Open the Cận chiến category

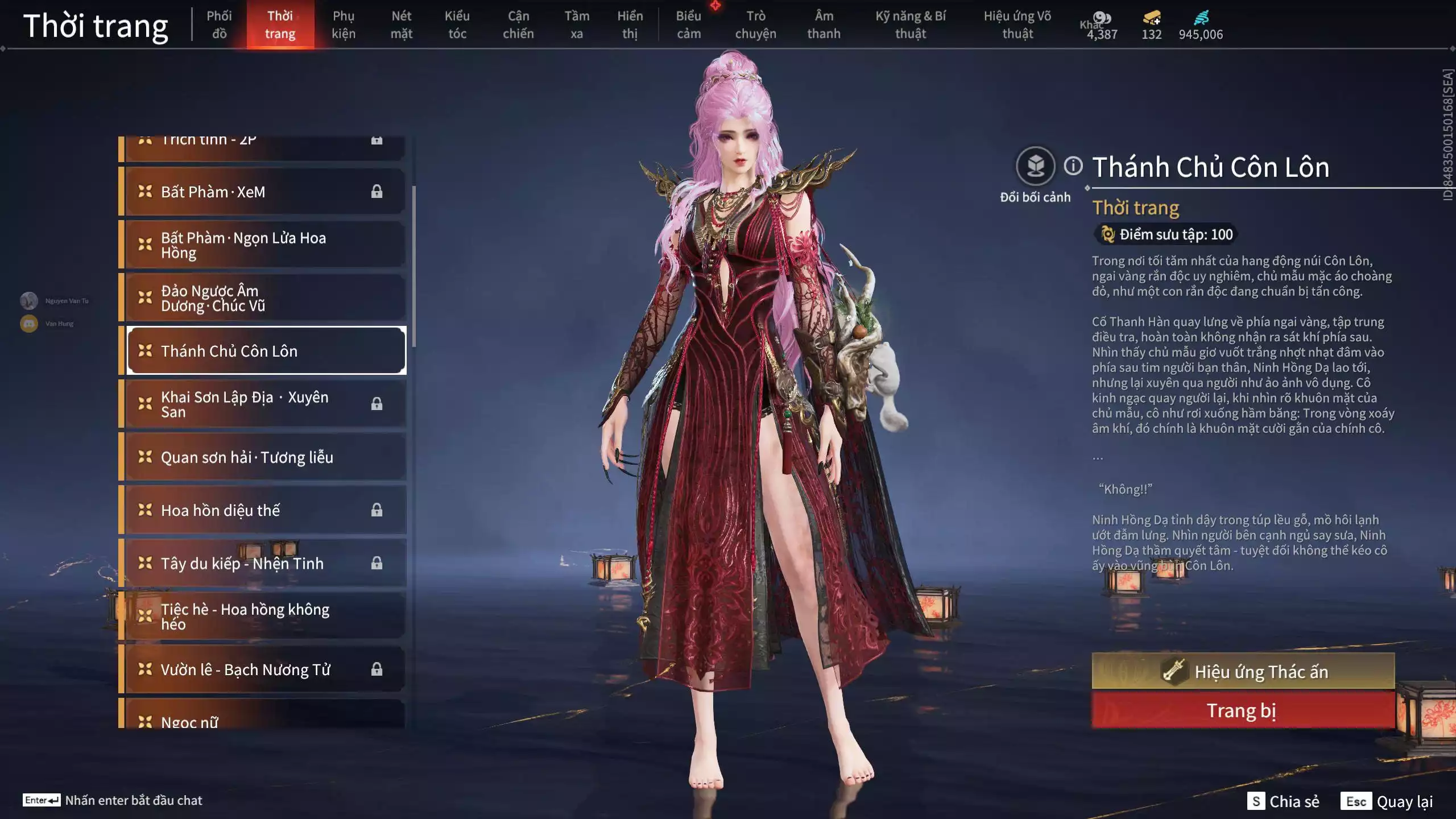[x=518, y=24]
